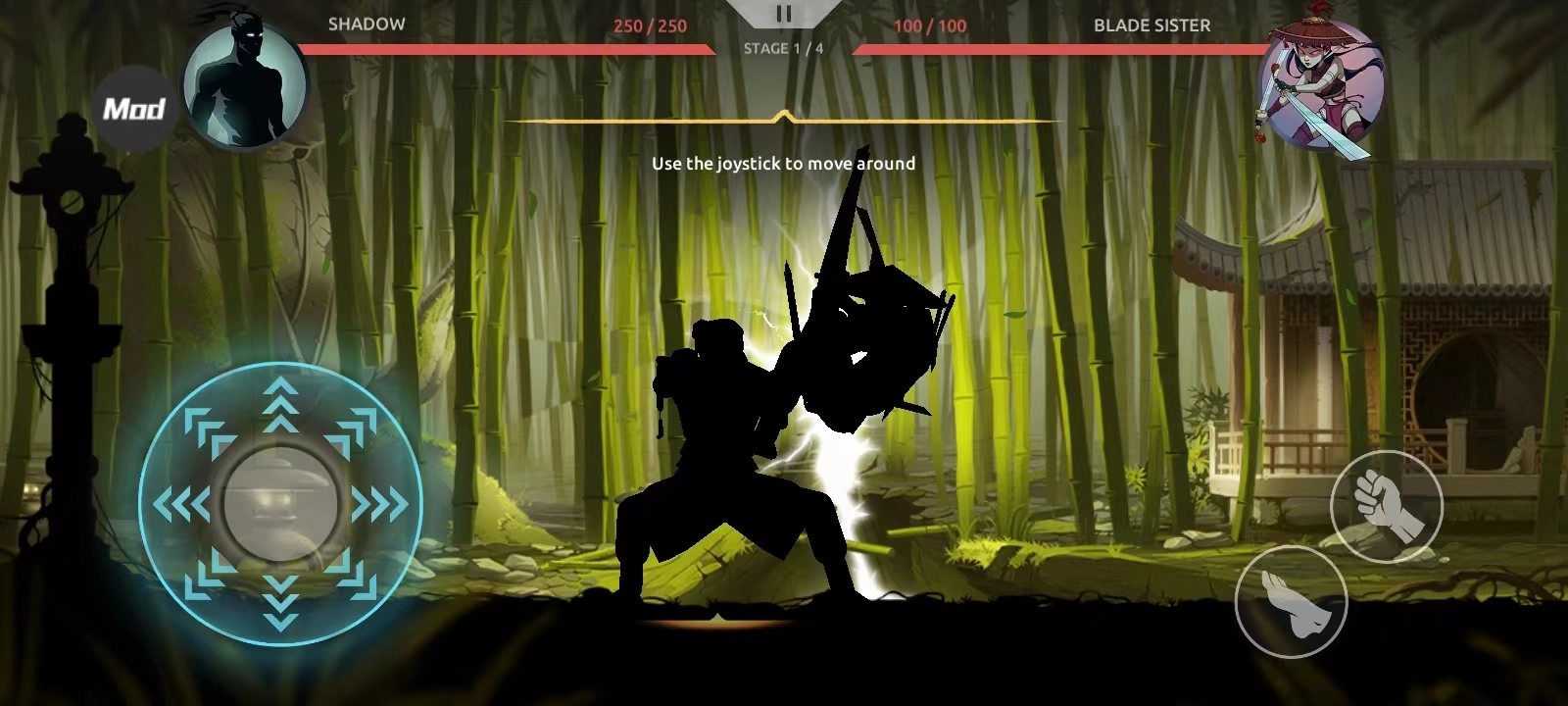Tap the joystick's down arrow
This screenshot has height=706, width=1568.
(281, 602)
